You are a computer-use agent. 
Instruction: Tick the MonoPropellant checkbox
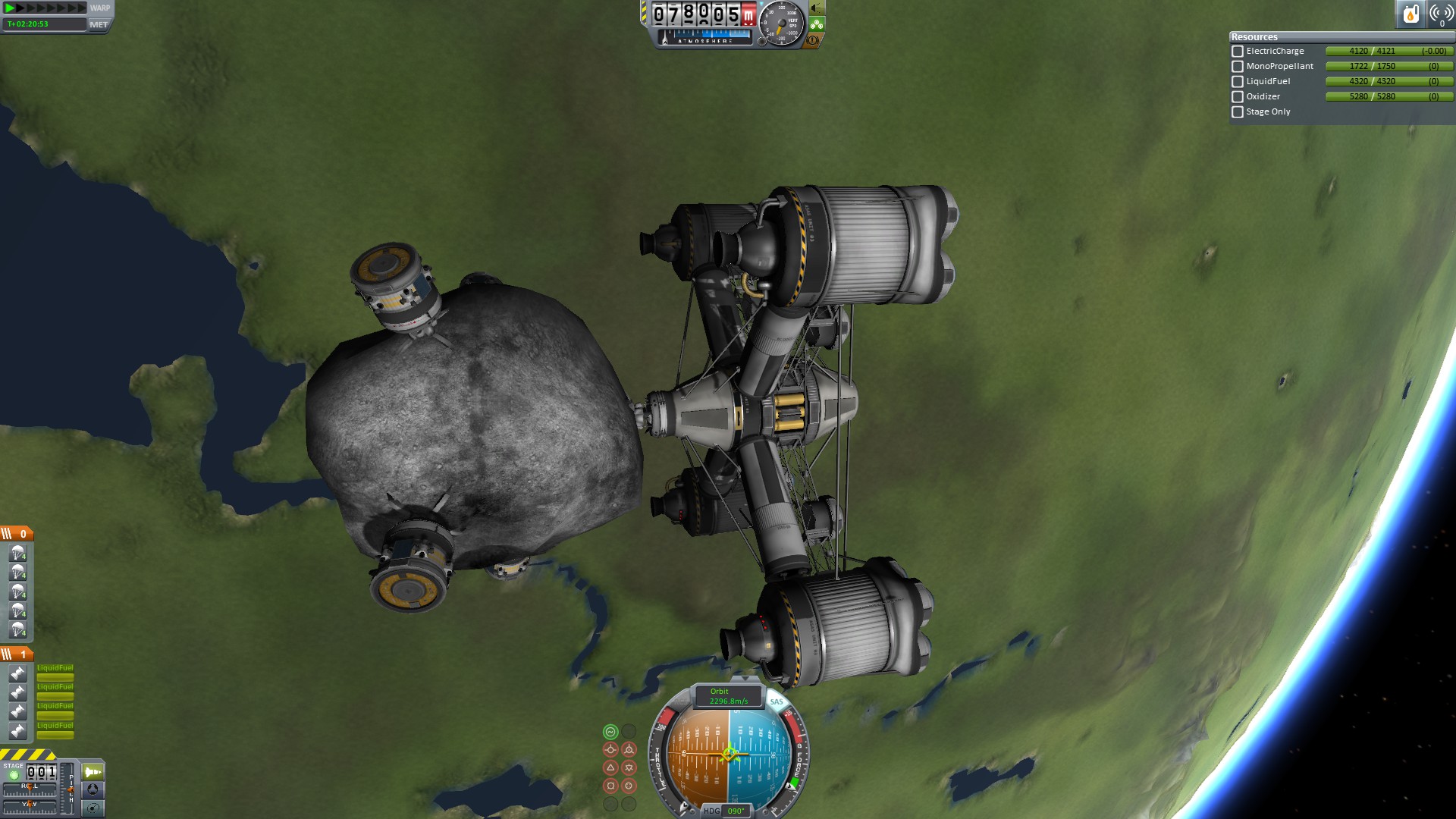click(x=1238, y=67)
